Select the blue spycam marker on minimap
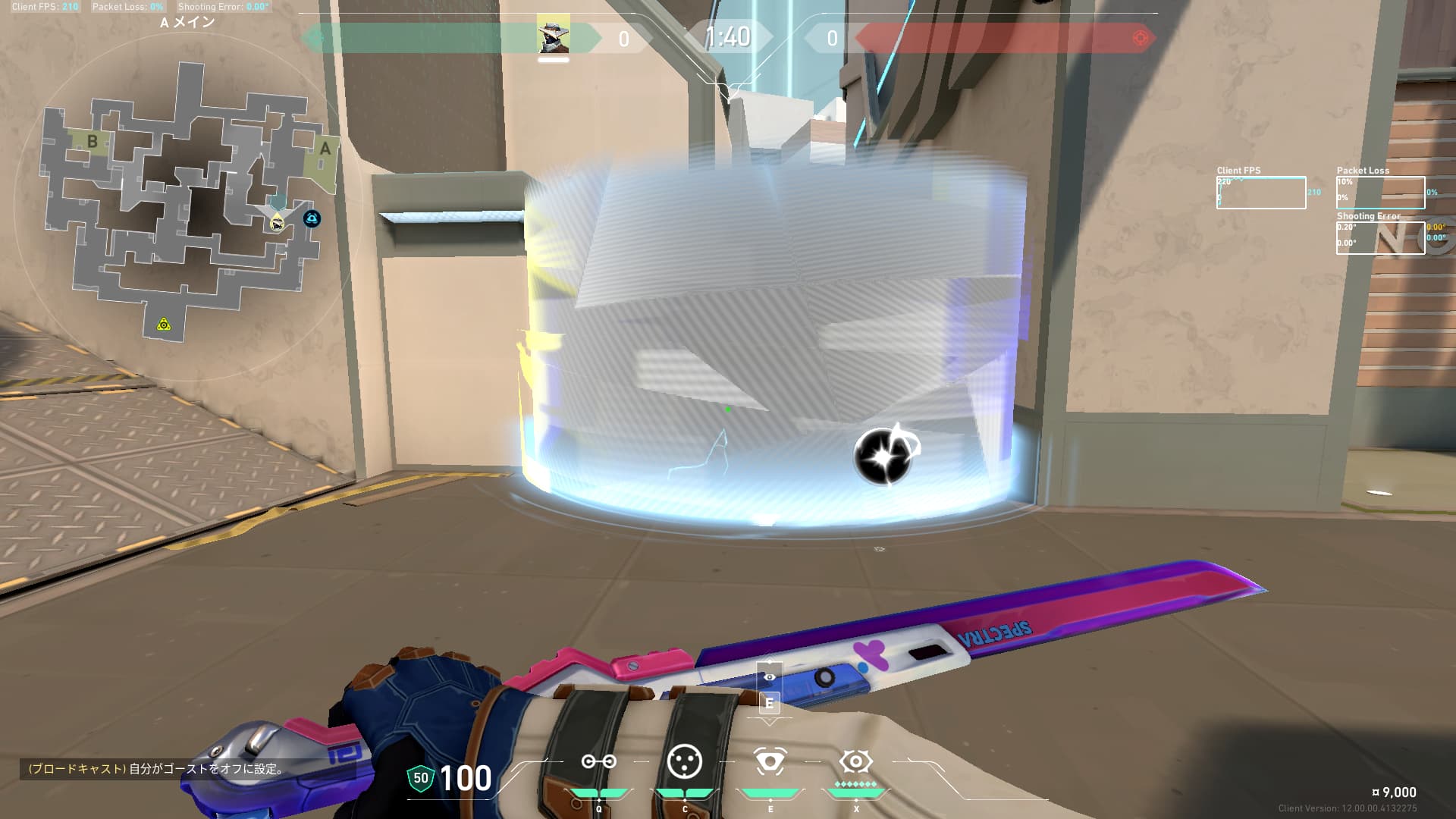The image size is (1456, 819). click(x=312, y=219)
